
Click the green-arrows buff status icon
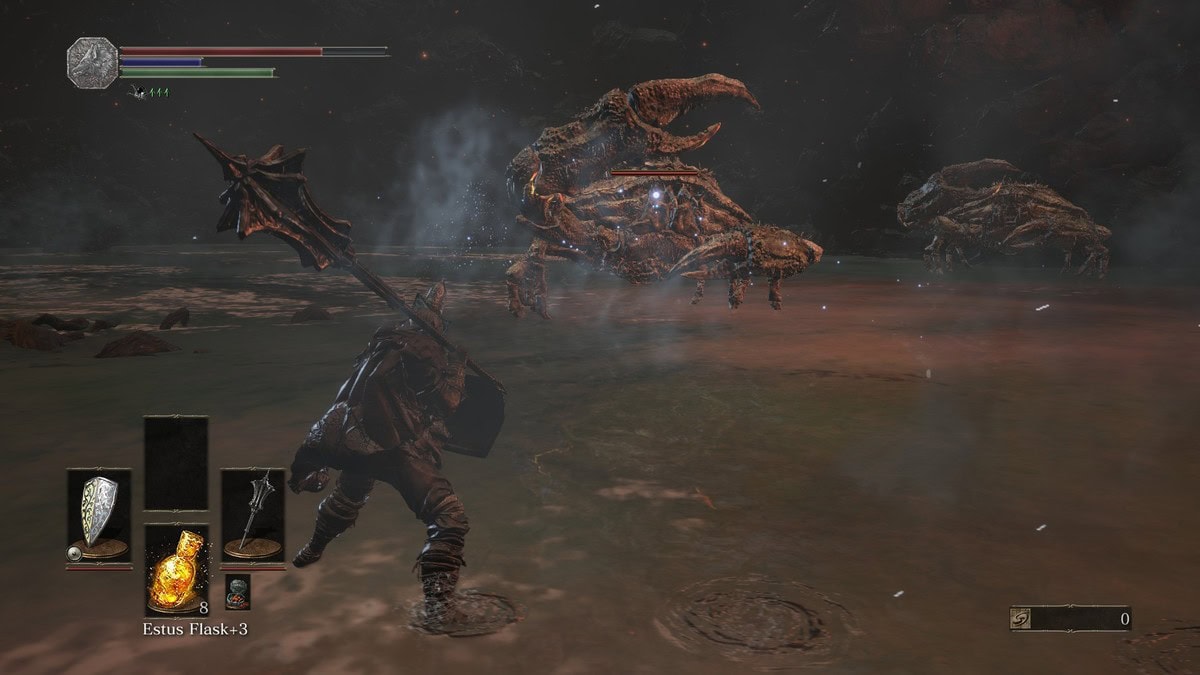(148, 92)
